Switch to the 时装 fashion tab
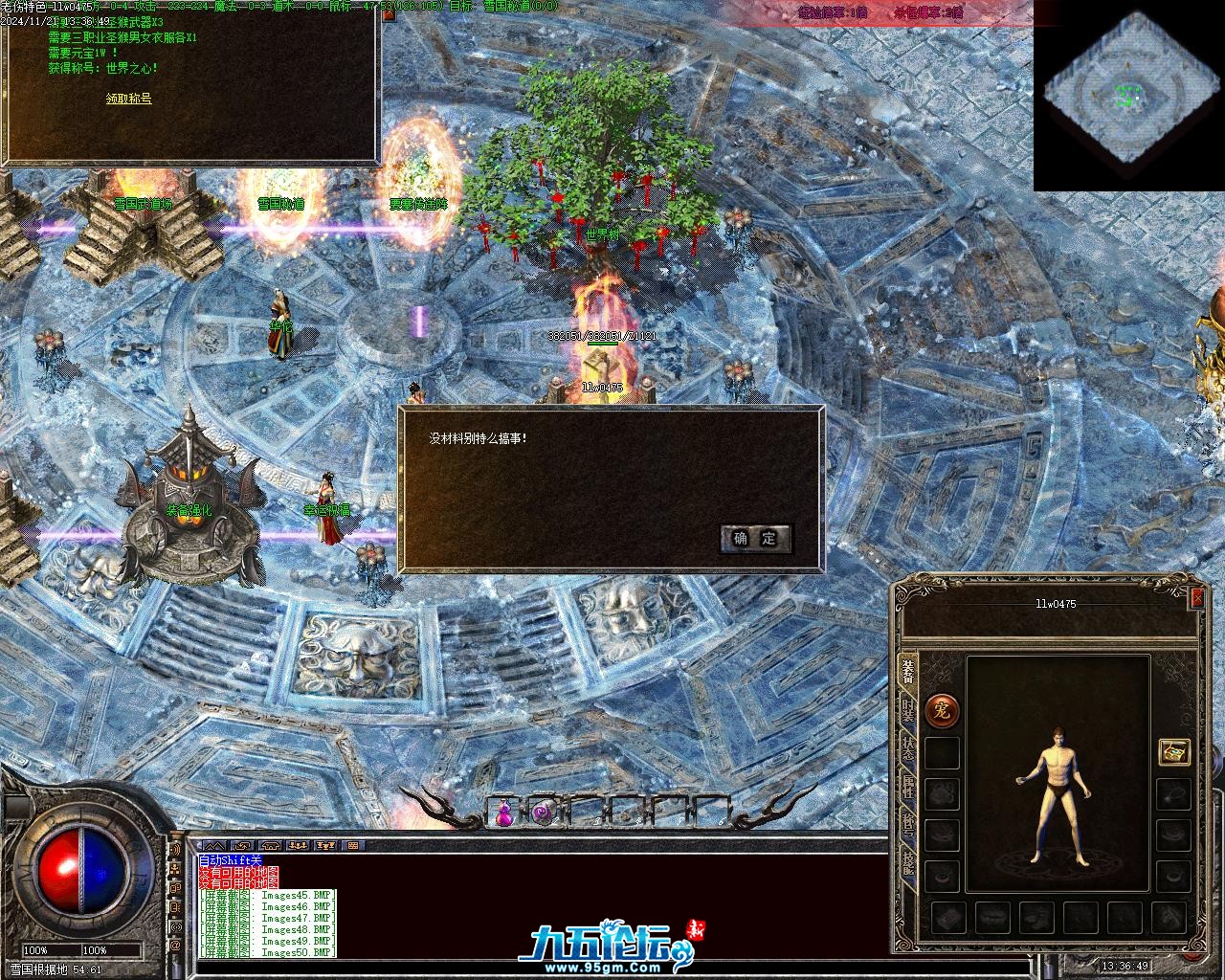 (x=907, y=709)
